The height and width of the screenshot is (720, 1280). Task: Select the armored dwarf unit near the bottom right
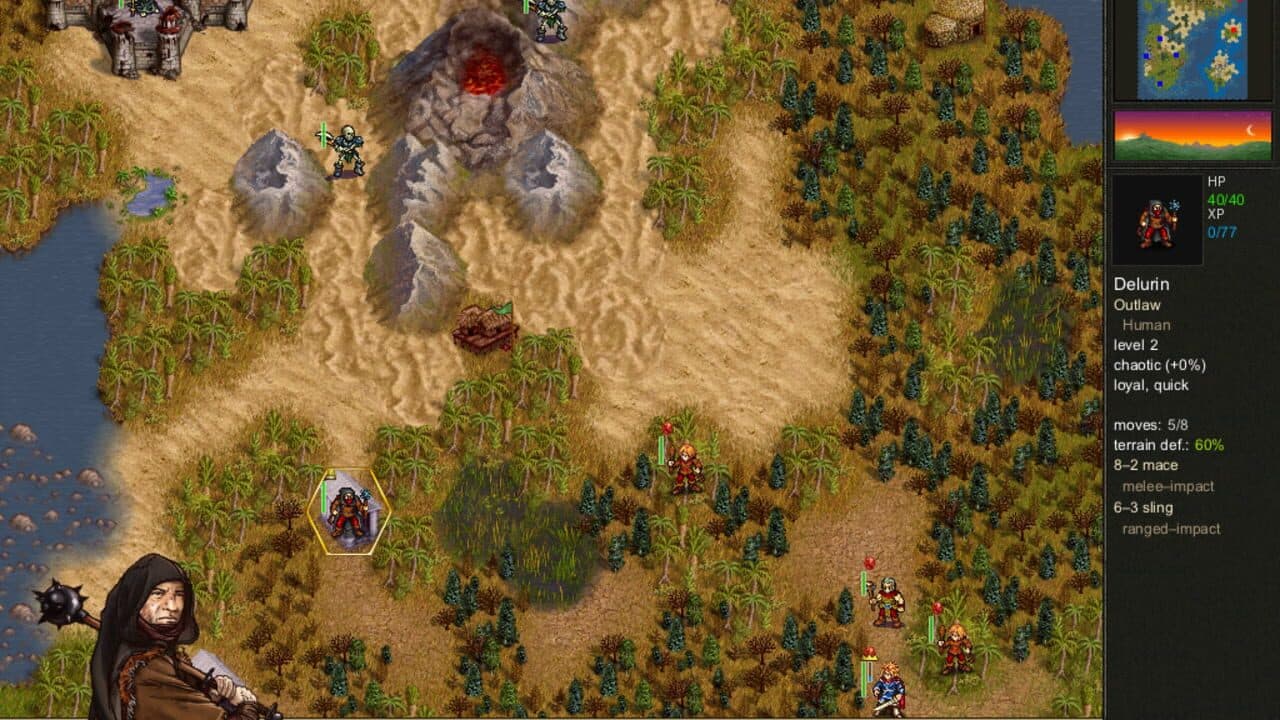[x=888, y=600]
